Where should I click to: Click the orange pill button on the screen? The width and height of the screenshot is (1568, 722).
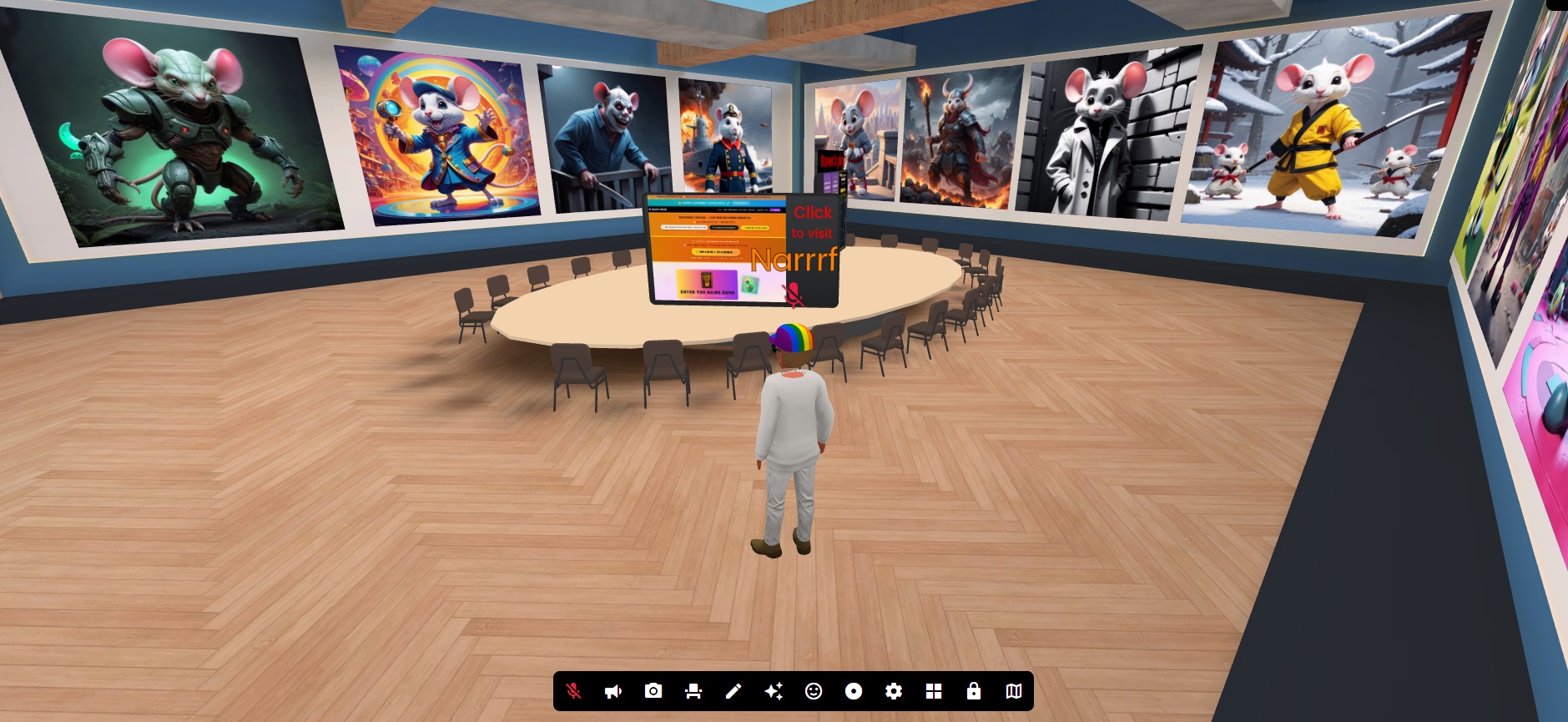tap(716, 252)
